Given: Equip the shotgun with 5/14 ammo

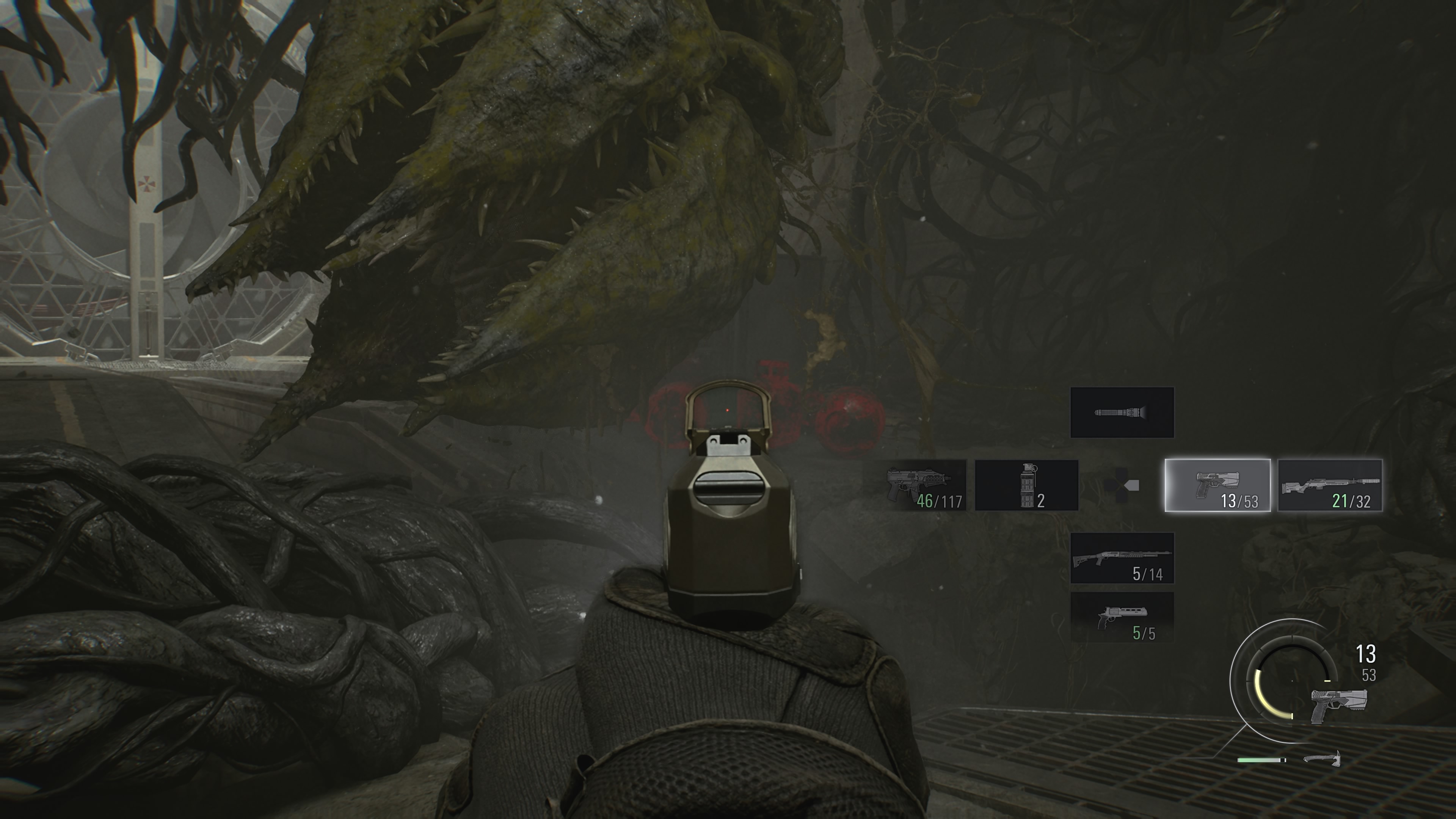Looking at the screenshot, I should (1122, 558).
